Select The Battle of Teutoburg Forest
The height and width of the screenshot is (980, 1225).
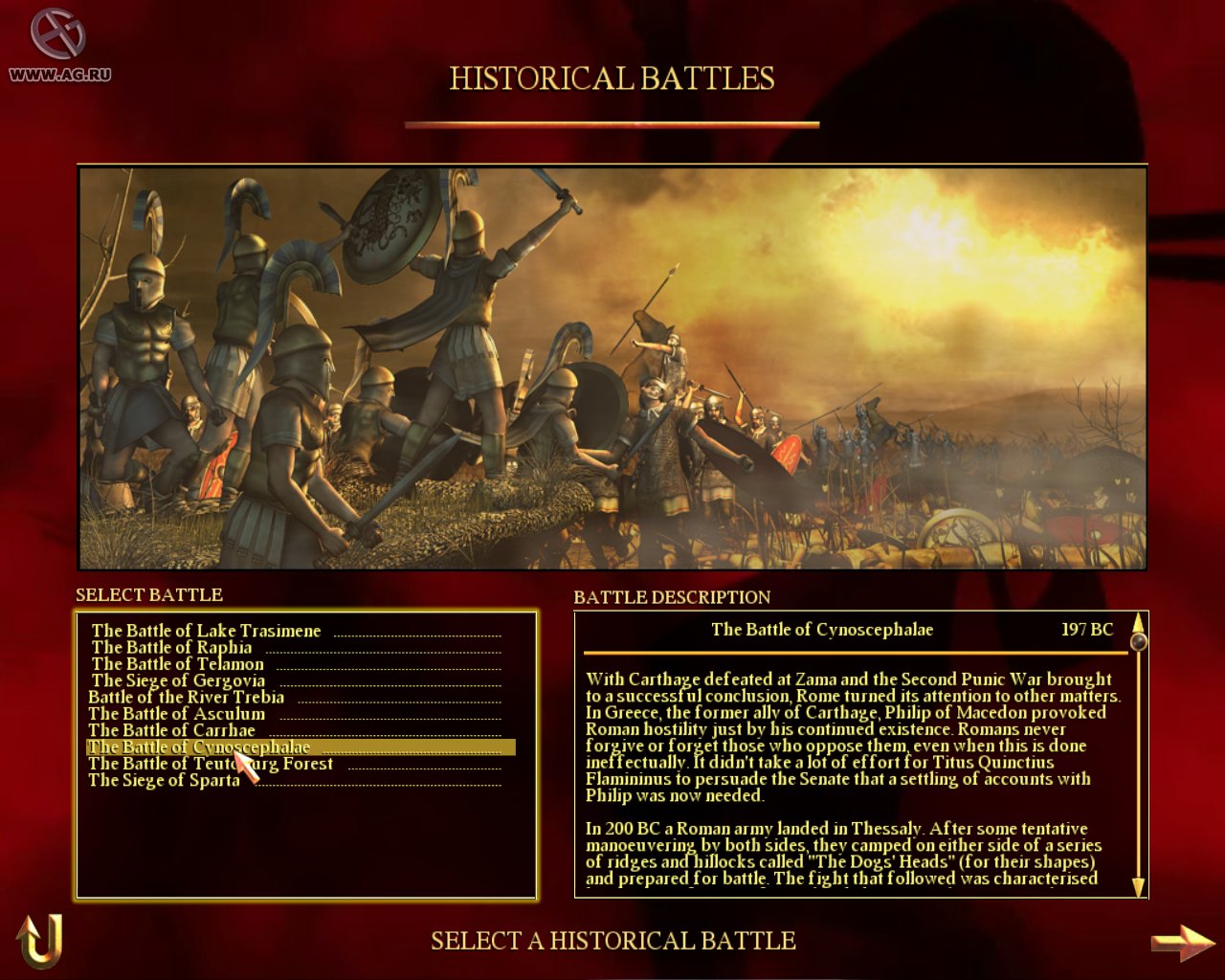(211, 763)
